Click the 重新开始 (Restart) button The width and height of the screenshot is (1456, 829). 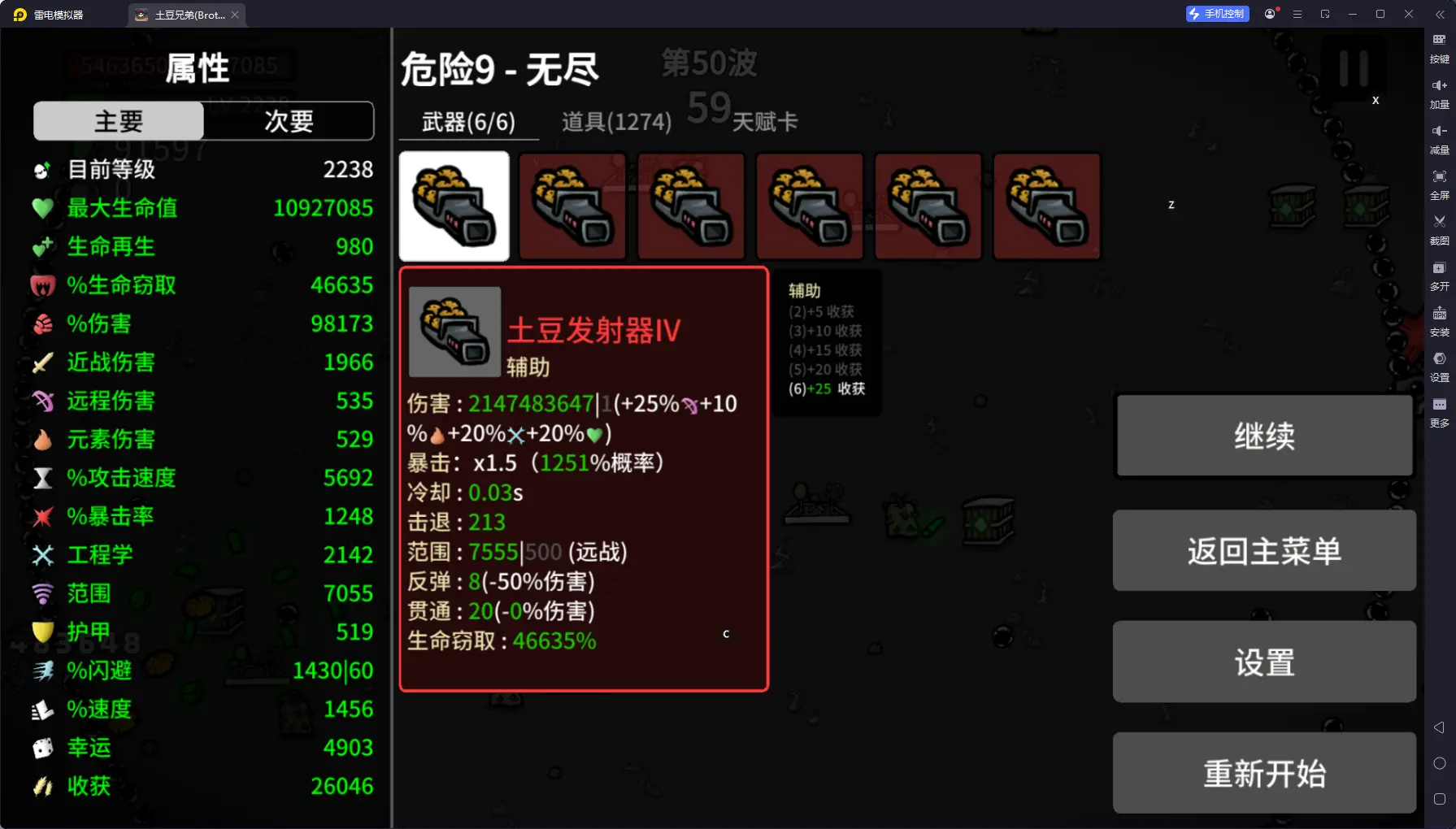click(x=1263, y=773)
